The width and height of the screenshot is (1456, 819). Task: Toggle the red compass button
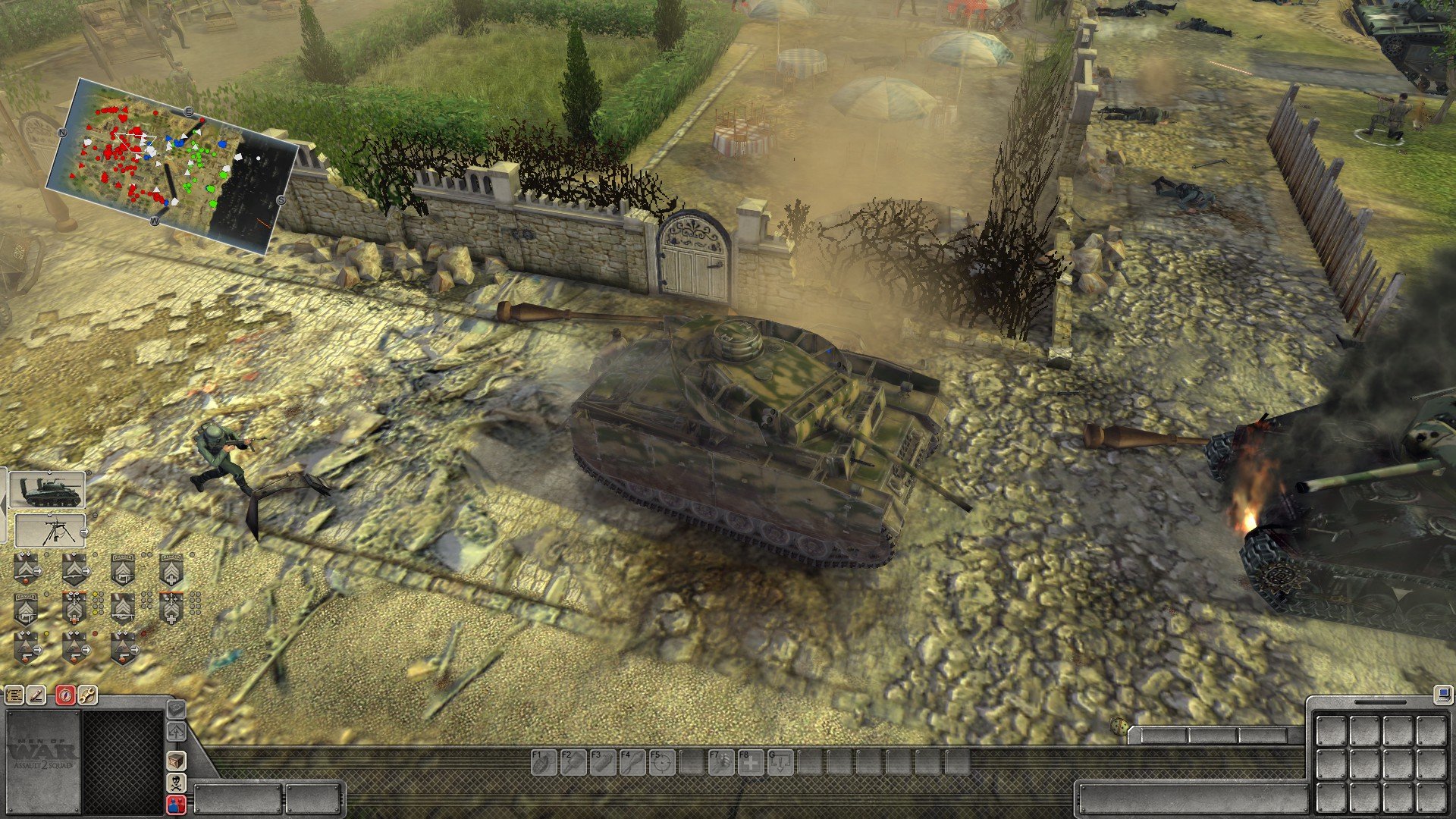[65, 695]
